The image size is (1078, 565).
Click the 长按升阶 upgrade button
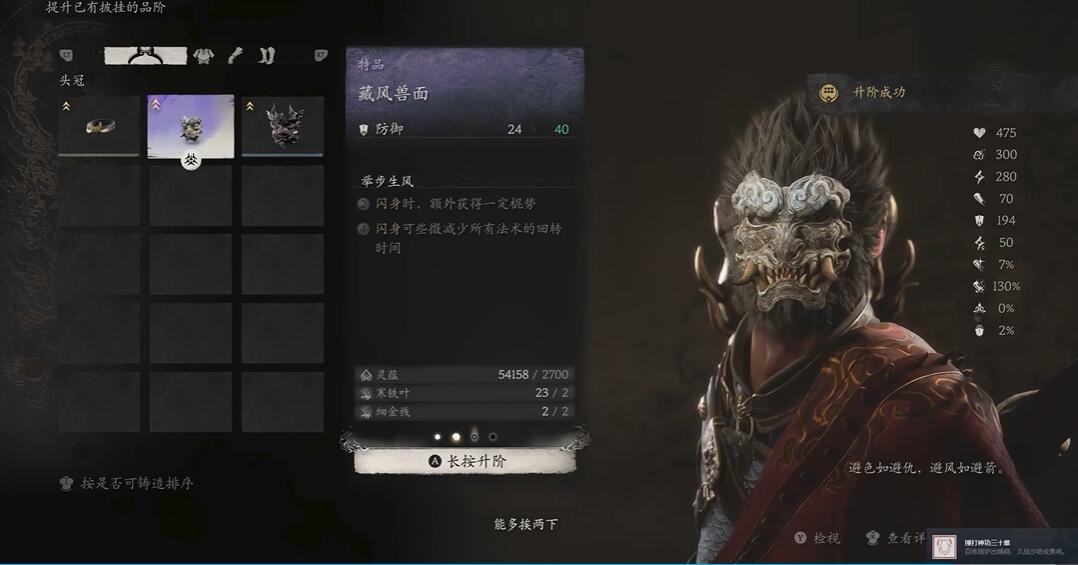pos(465,461)
